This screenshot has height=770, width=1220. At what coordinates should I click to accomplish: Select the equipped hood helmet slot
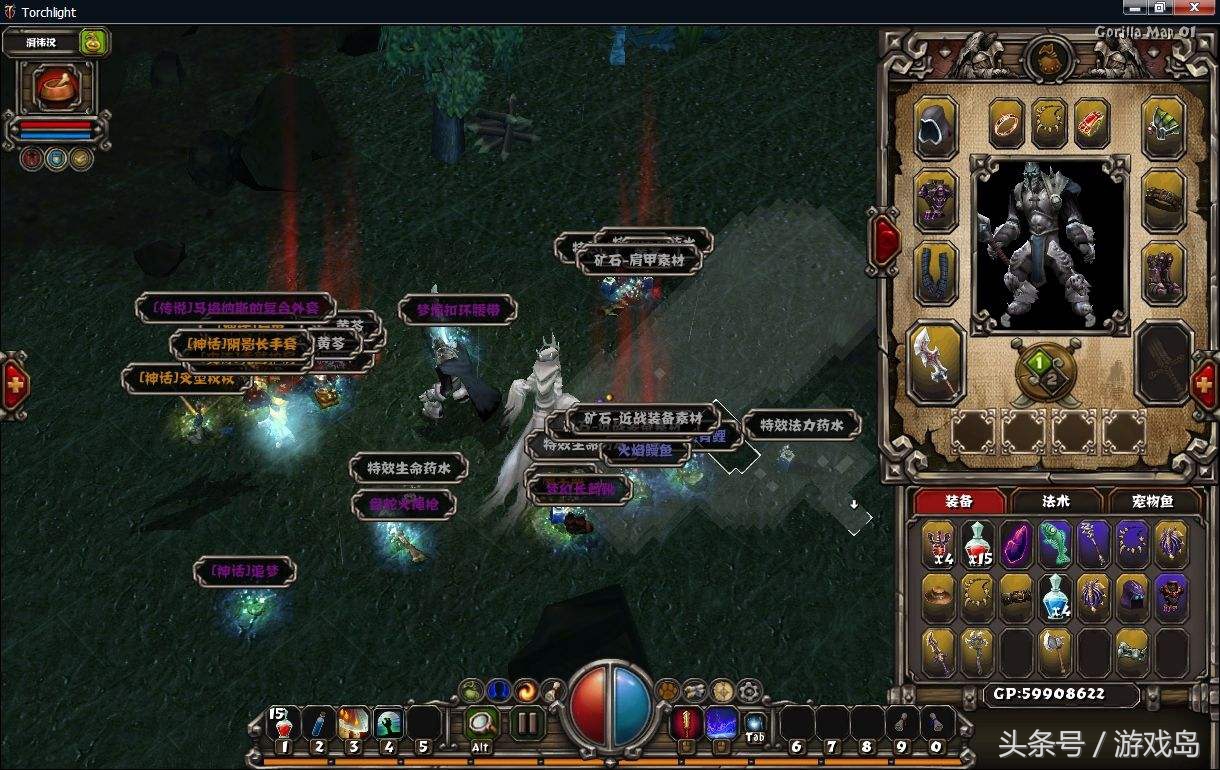click(936, 127)
